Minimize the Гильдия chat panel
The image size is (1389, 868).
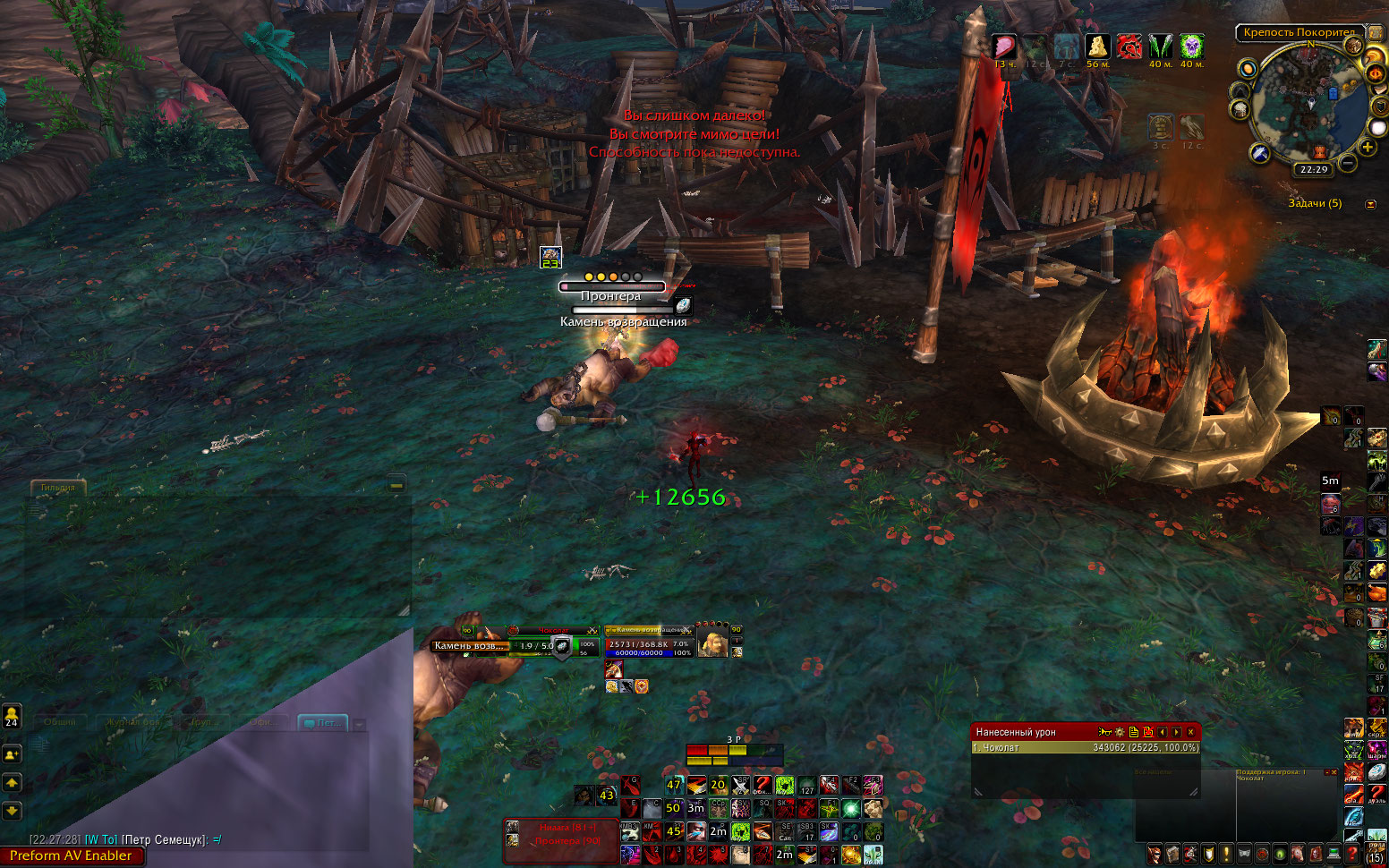pyautogui.click(x=396, y=485)
